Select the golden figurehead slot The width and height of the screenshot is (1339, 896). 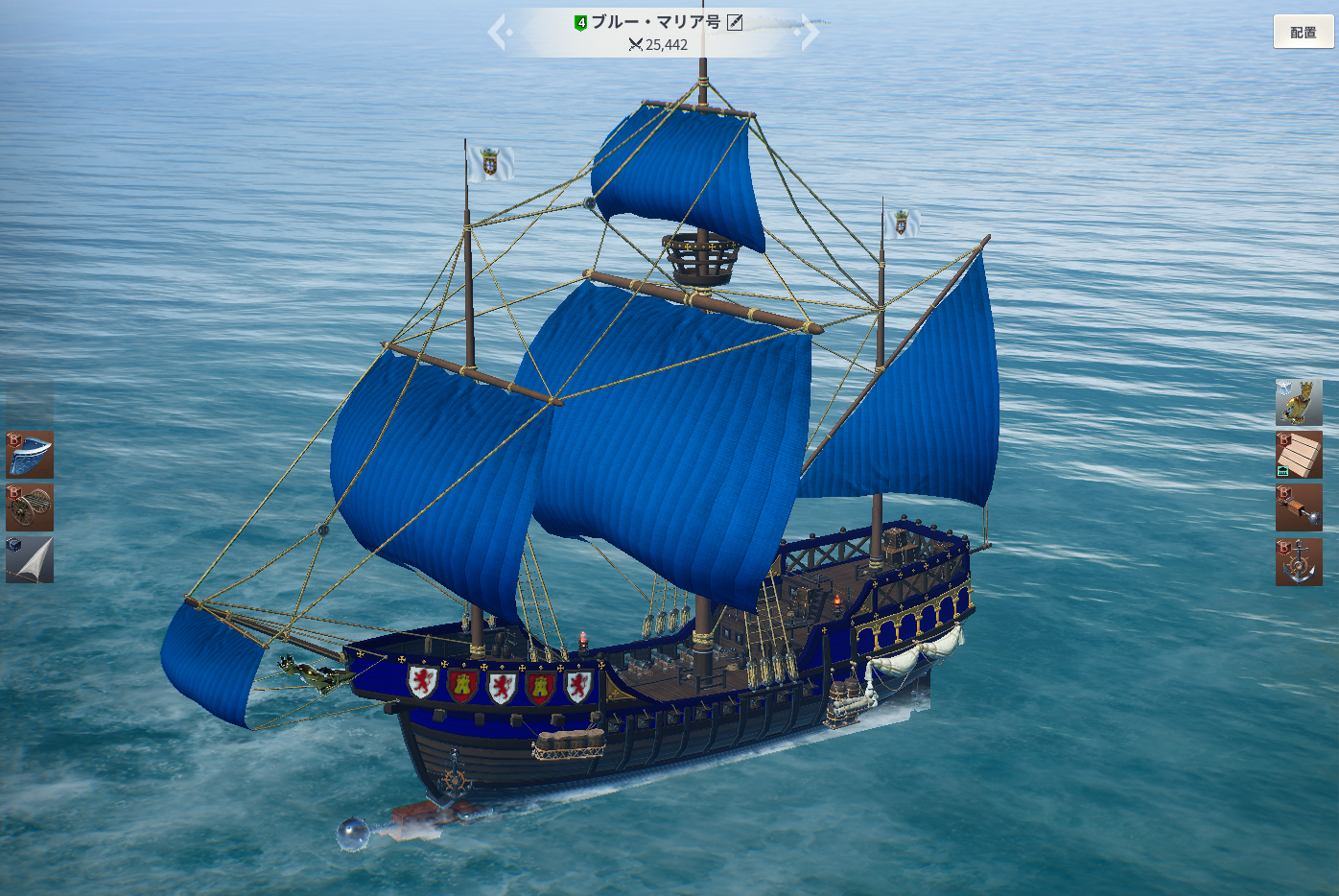point(1299,403)
